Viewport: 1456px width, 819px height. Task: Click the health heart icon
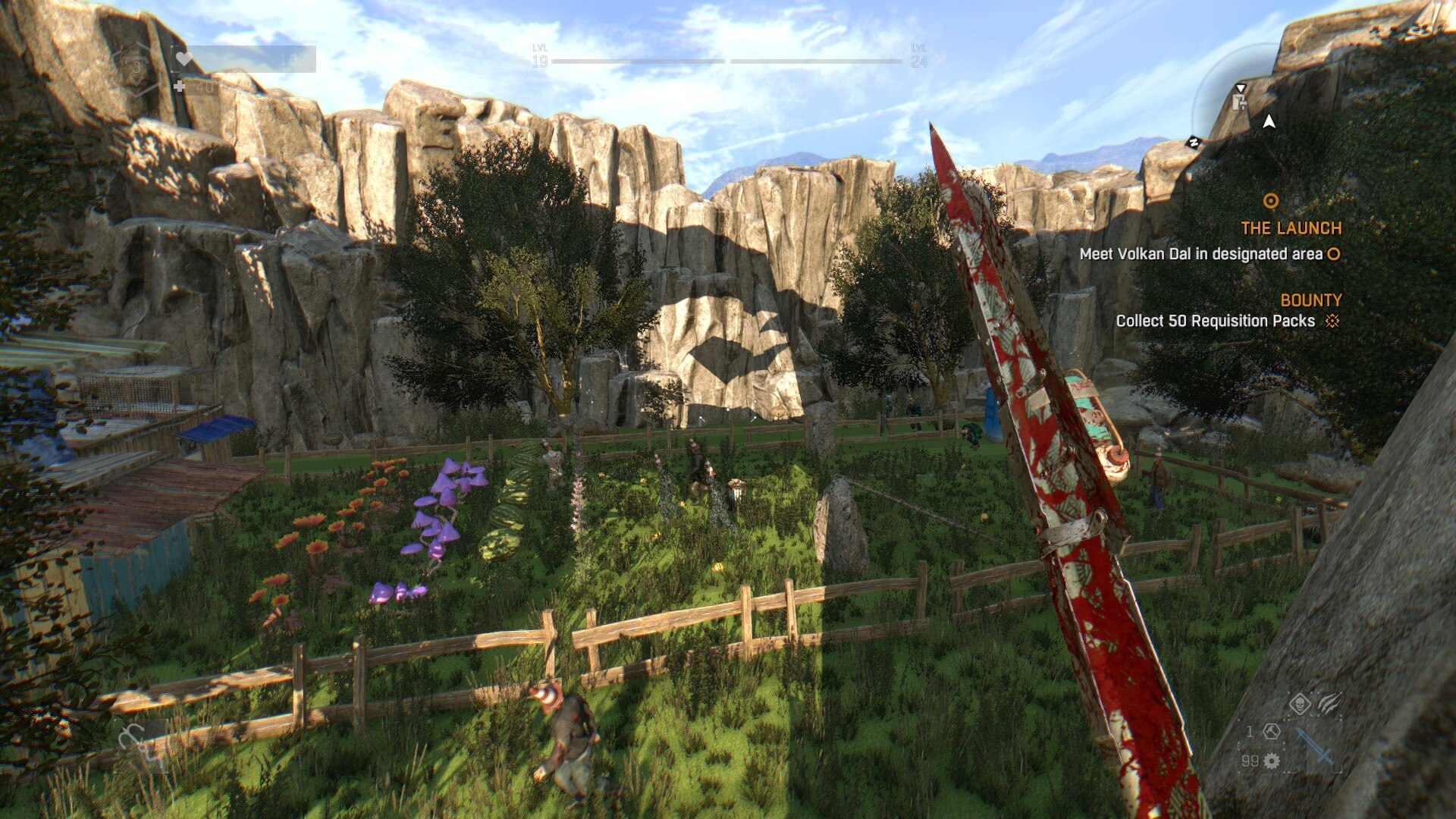[x=182, y=59]
